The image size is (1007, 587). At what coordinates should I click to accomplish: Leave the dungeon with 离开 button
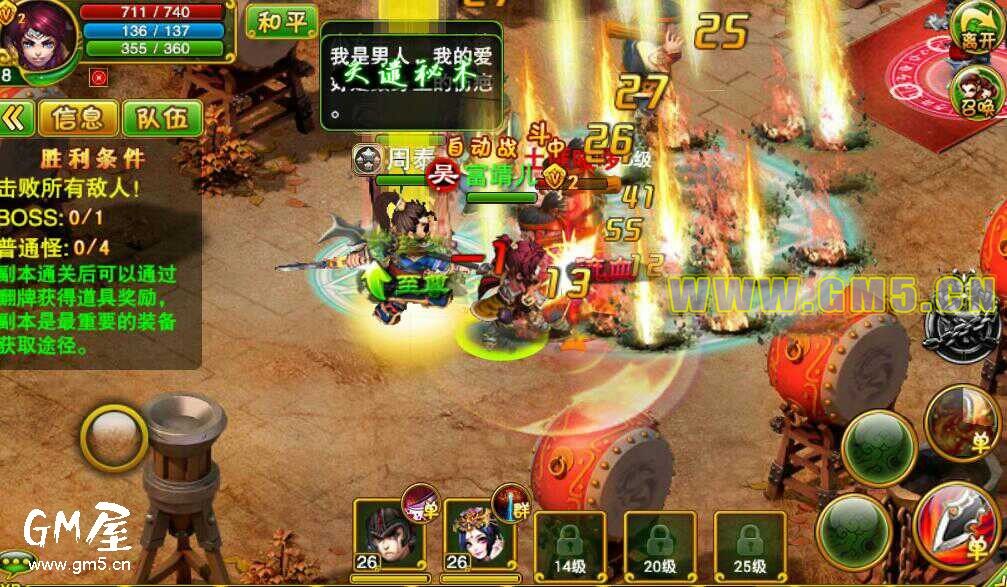coord(975,27)
